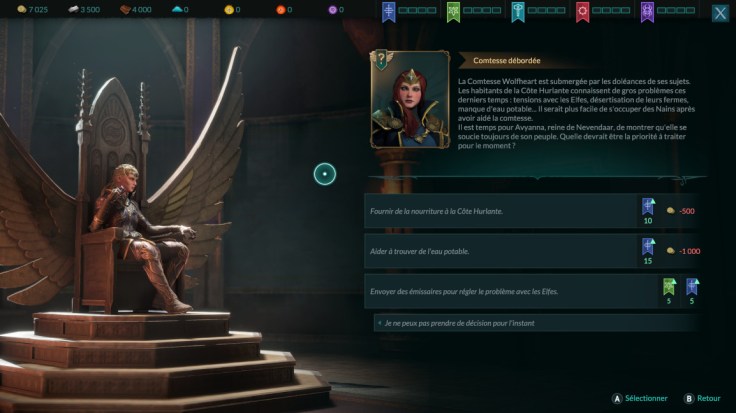Screen dimensions: 736x413
Task: Open the purple faction banner
Action: [x=647, y=11]
